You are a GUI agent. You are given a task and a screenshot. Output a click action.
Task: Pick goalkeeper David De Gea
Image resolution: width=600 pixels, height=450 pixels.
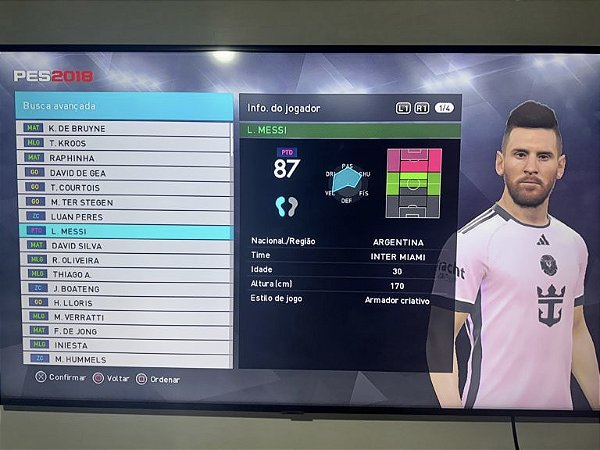pos(125,172)
